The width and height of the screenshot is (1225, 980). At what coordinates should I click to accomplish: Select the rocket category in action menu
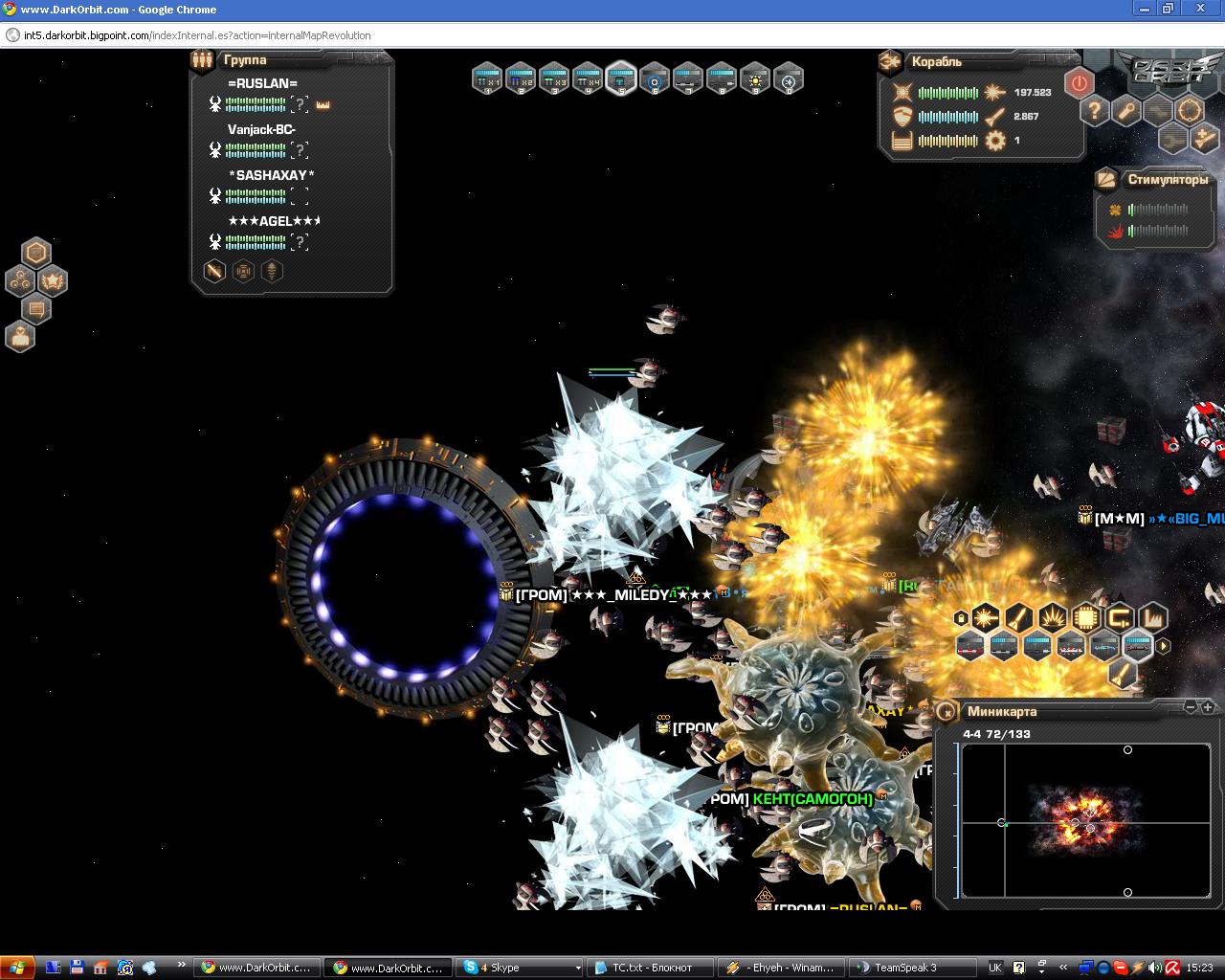pos(1018,618)
